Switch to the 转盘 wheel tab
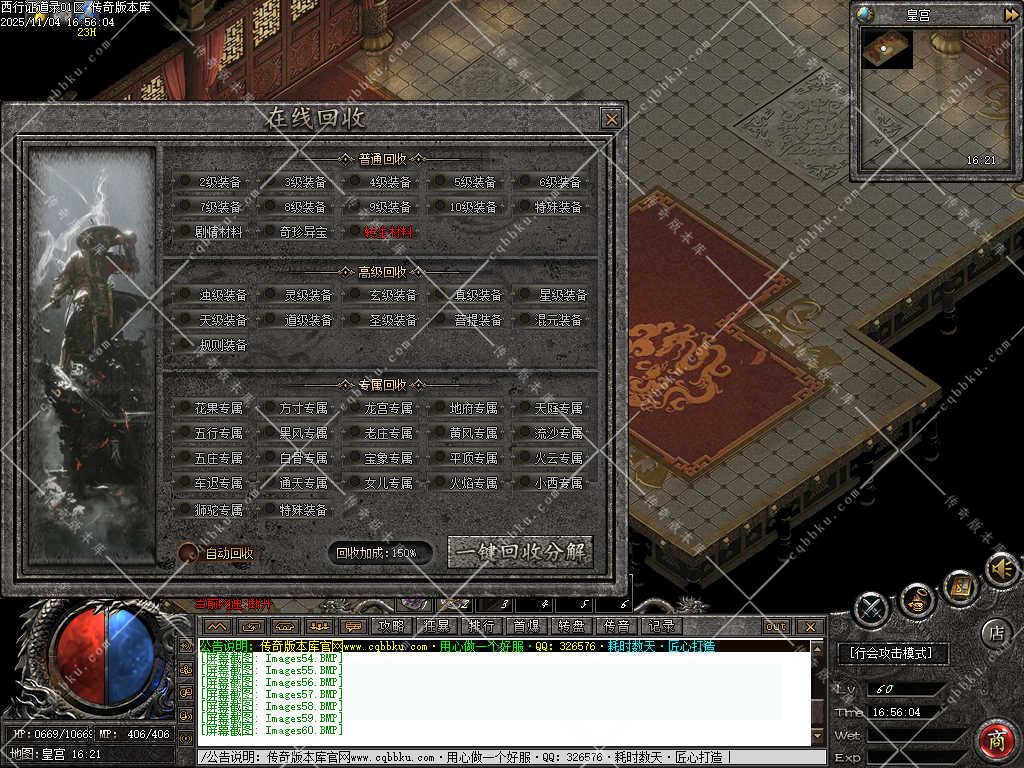The image size is (1024, 768). 571,626
